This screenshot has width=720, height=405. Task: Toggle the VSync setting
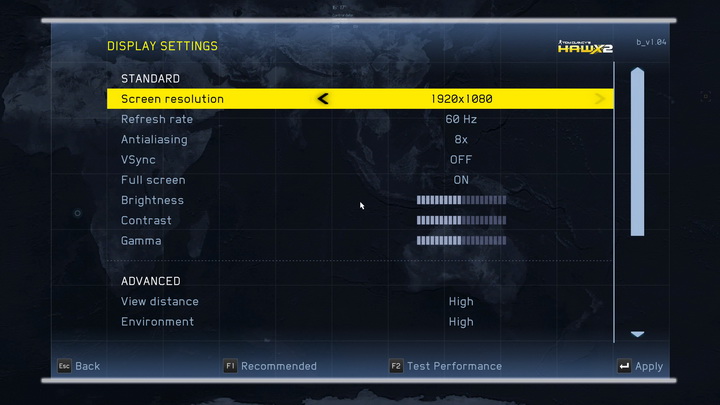(460, 160)
